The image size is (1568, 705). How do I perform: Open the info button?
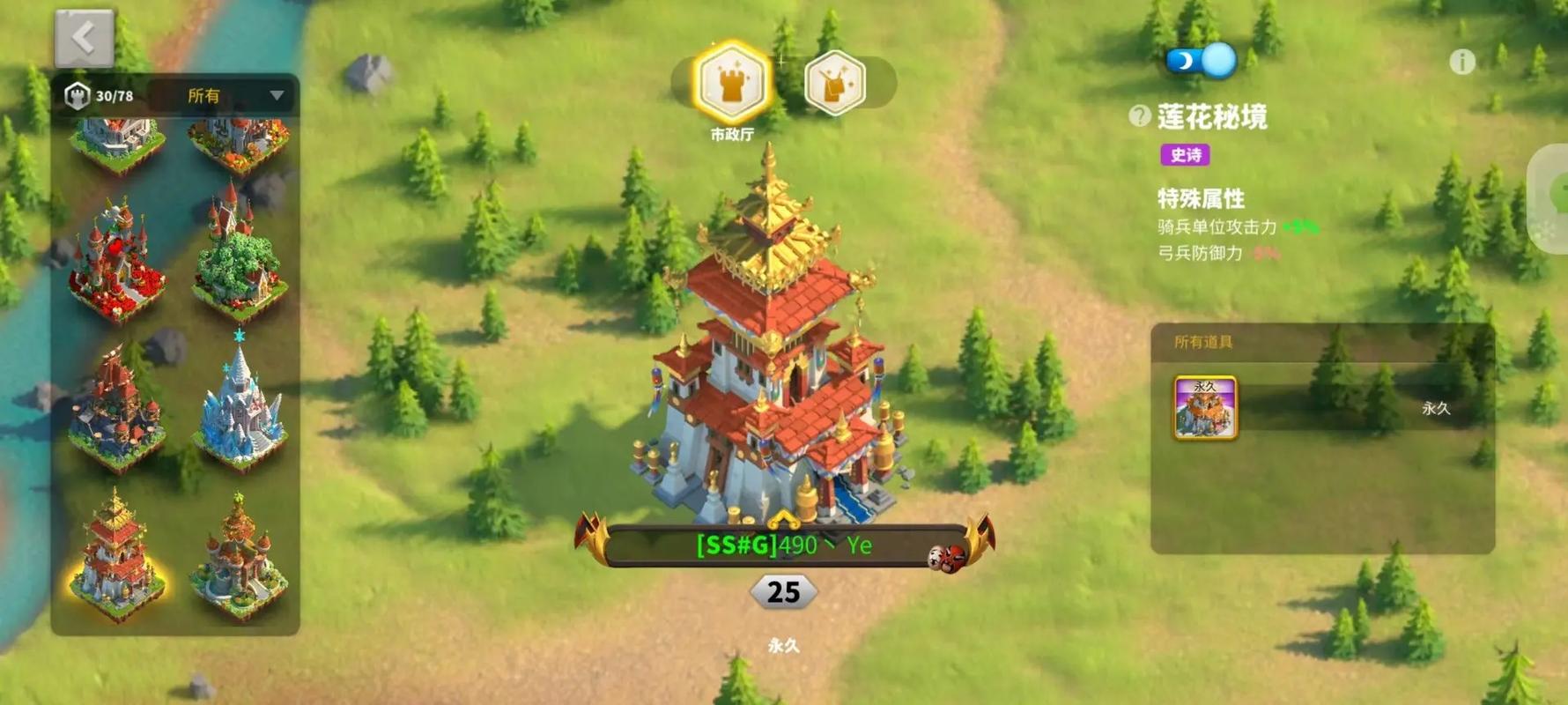coord(1462,62)
